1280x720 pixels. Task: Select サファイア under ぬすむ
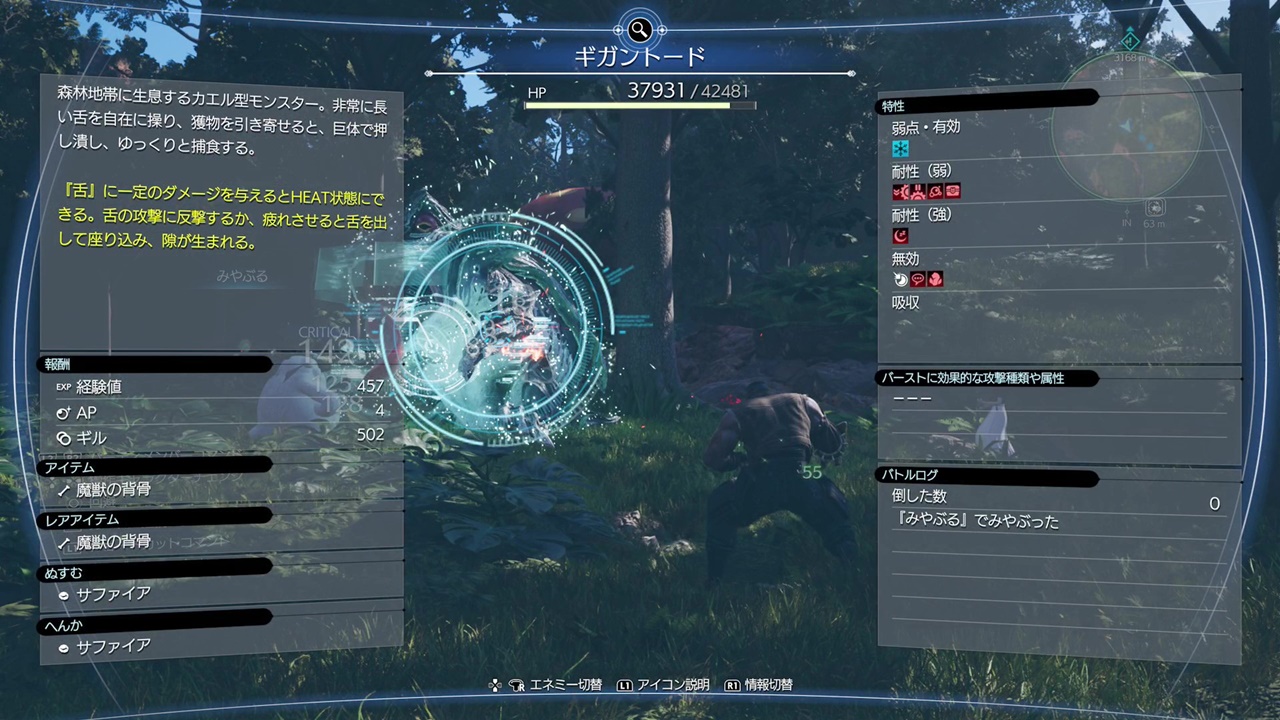[x=114, y=594]
